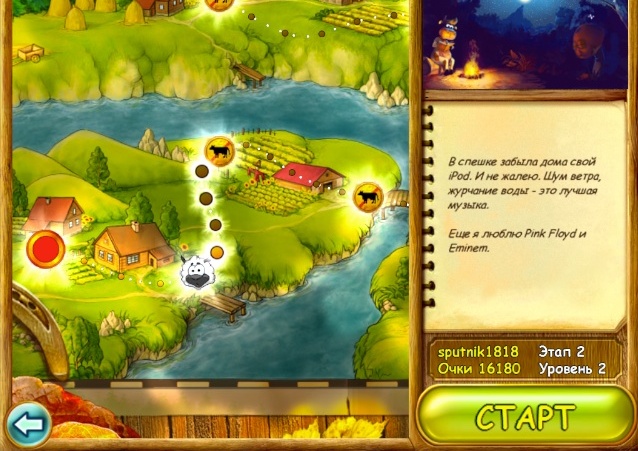
Task: Go back using the blue arrow button
Action: (27, 424)
